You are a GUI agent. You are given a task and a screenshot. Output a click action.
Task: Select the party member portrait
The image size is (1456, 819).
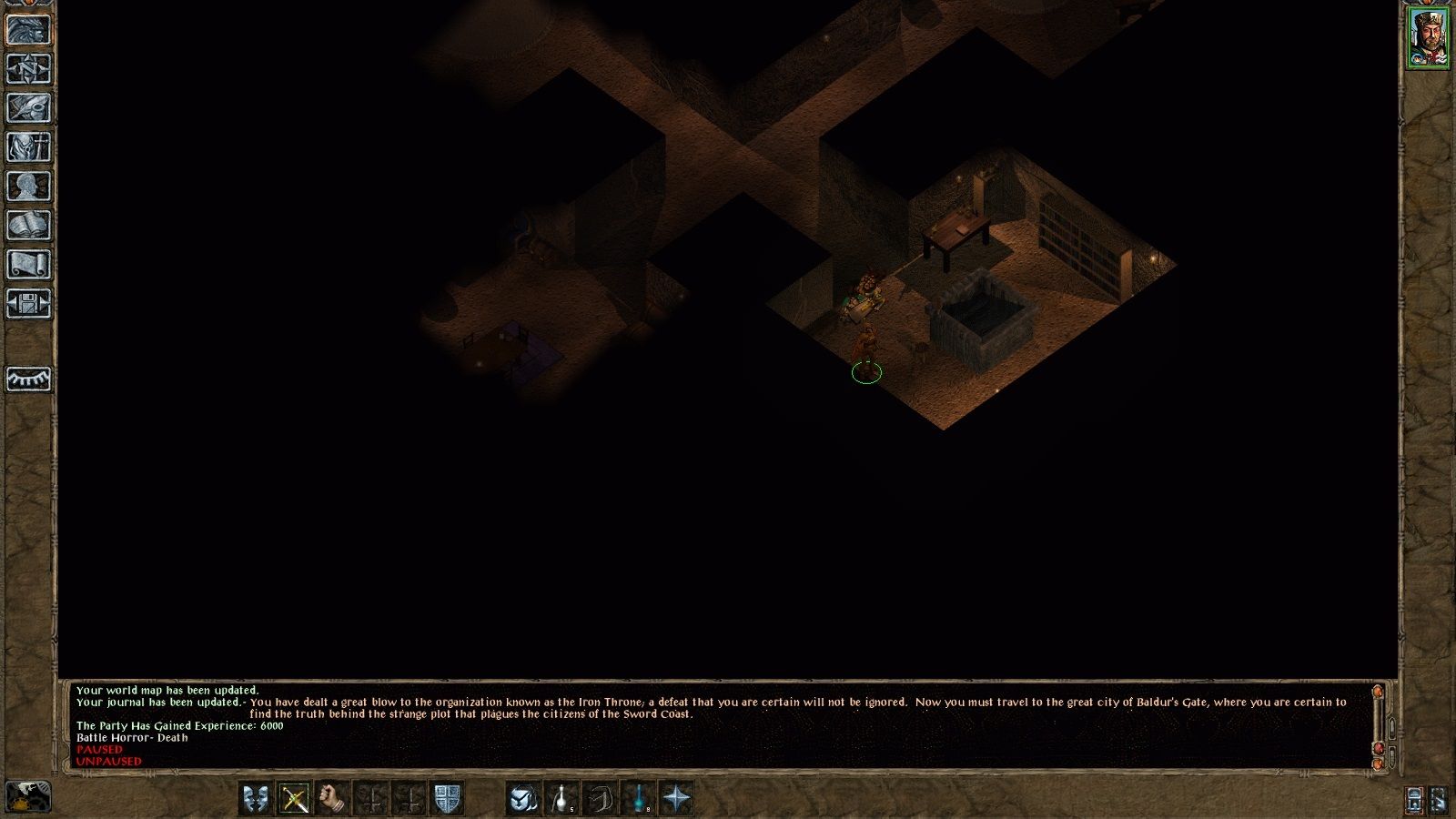coord(1429,38)
